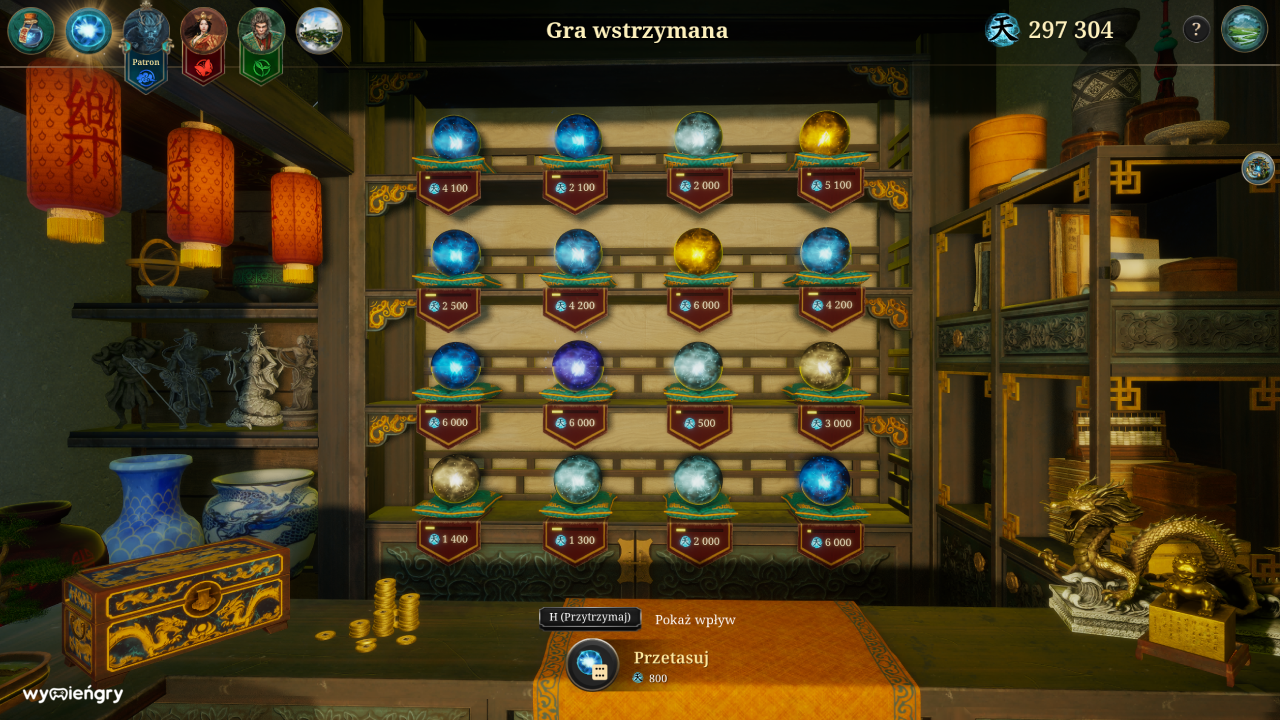Viewport: 1280px width, 720px height.
Task: Select the Monkey King portrait
Action: [261, 29]
